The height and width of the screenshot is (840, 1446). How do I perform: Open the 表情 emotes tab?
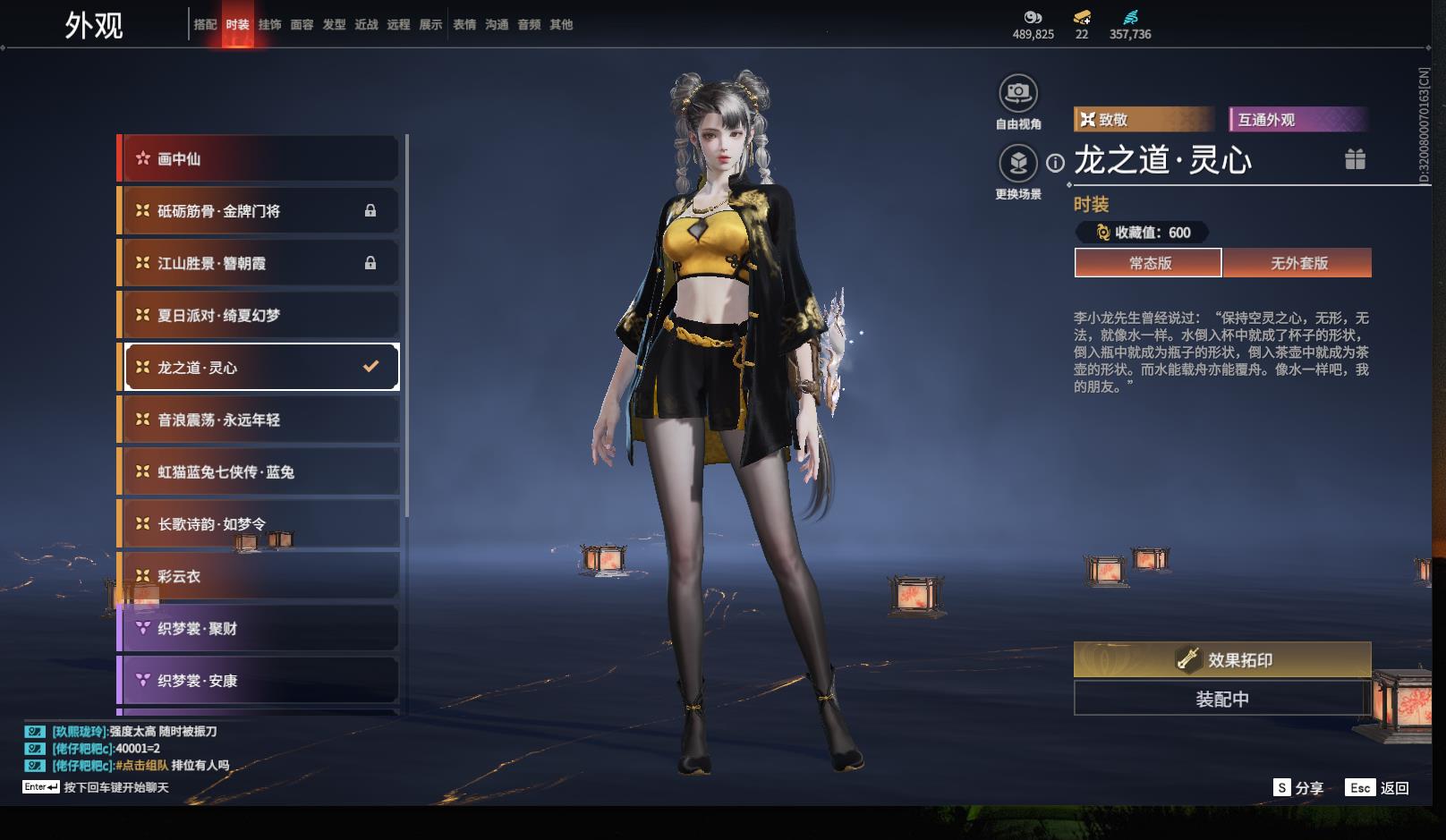pos(464,25)
